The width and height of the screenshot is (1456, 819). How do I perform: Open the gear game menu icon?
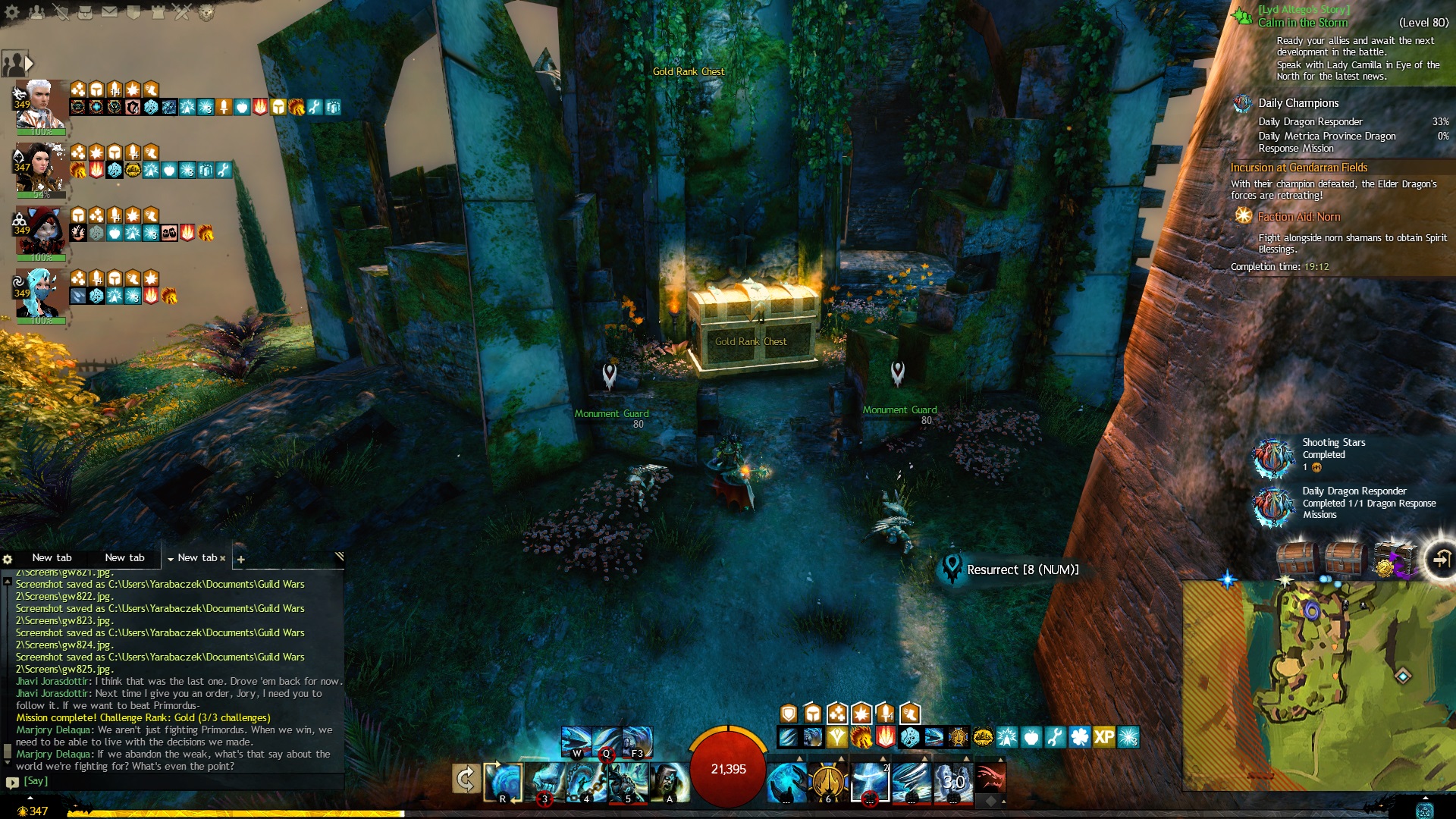[x=12, y=12]
